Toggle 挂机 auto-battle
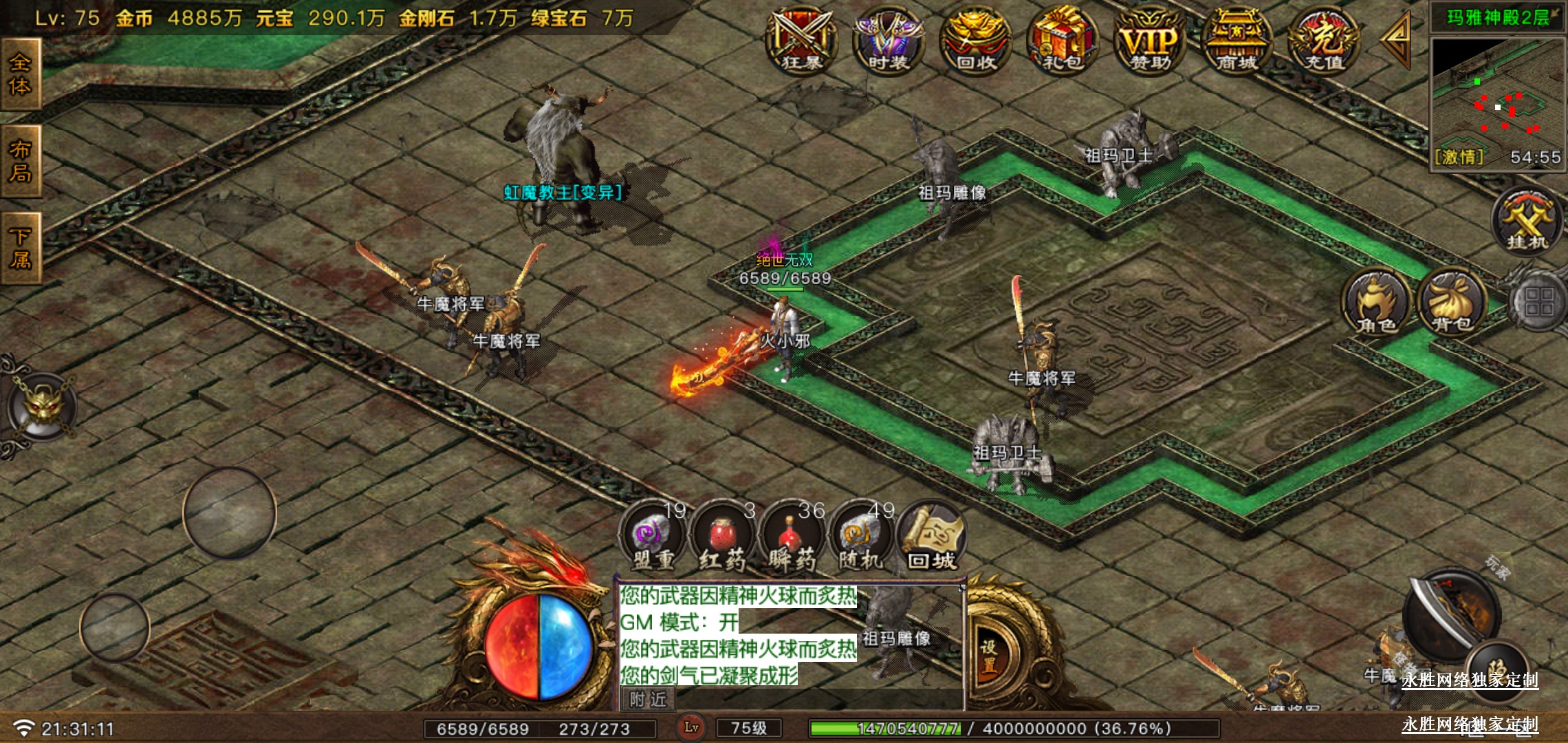The width and height of the screenshot is (1568, 743). [x=1527, y=222]
